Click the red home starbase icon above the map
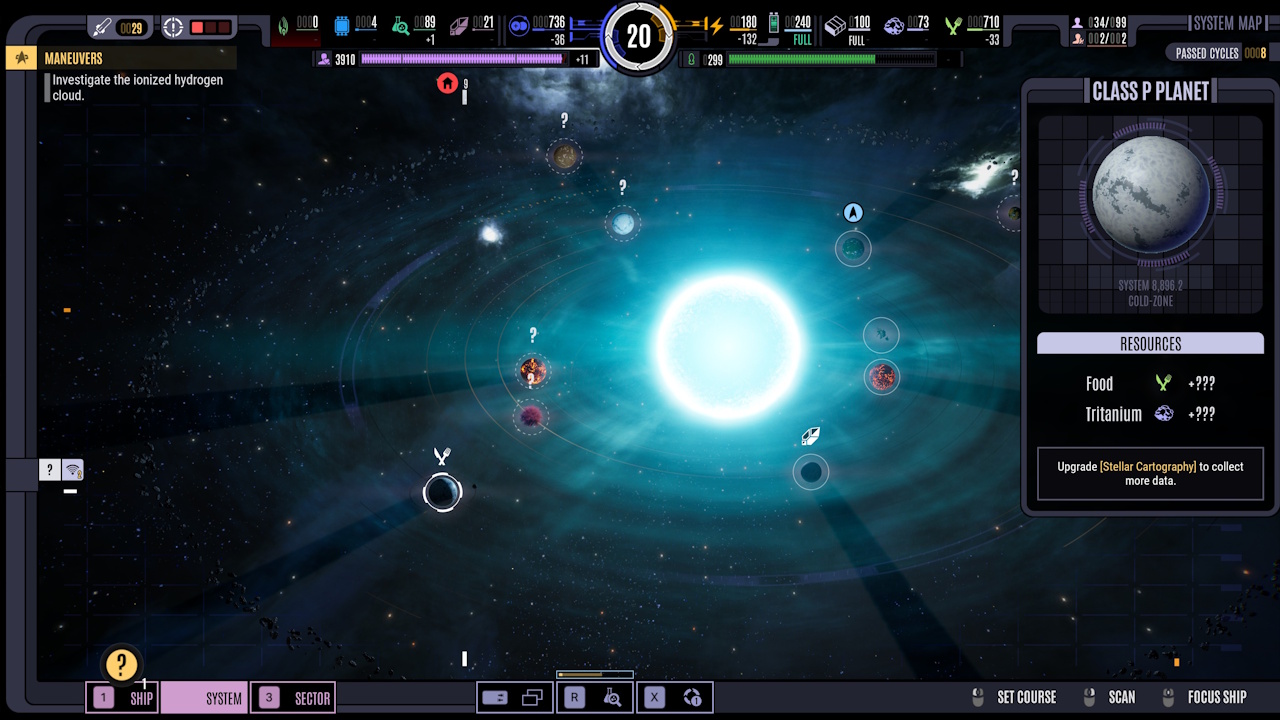 pyautogui.click(x=448, y=84)
